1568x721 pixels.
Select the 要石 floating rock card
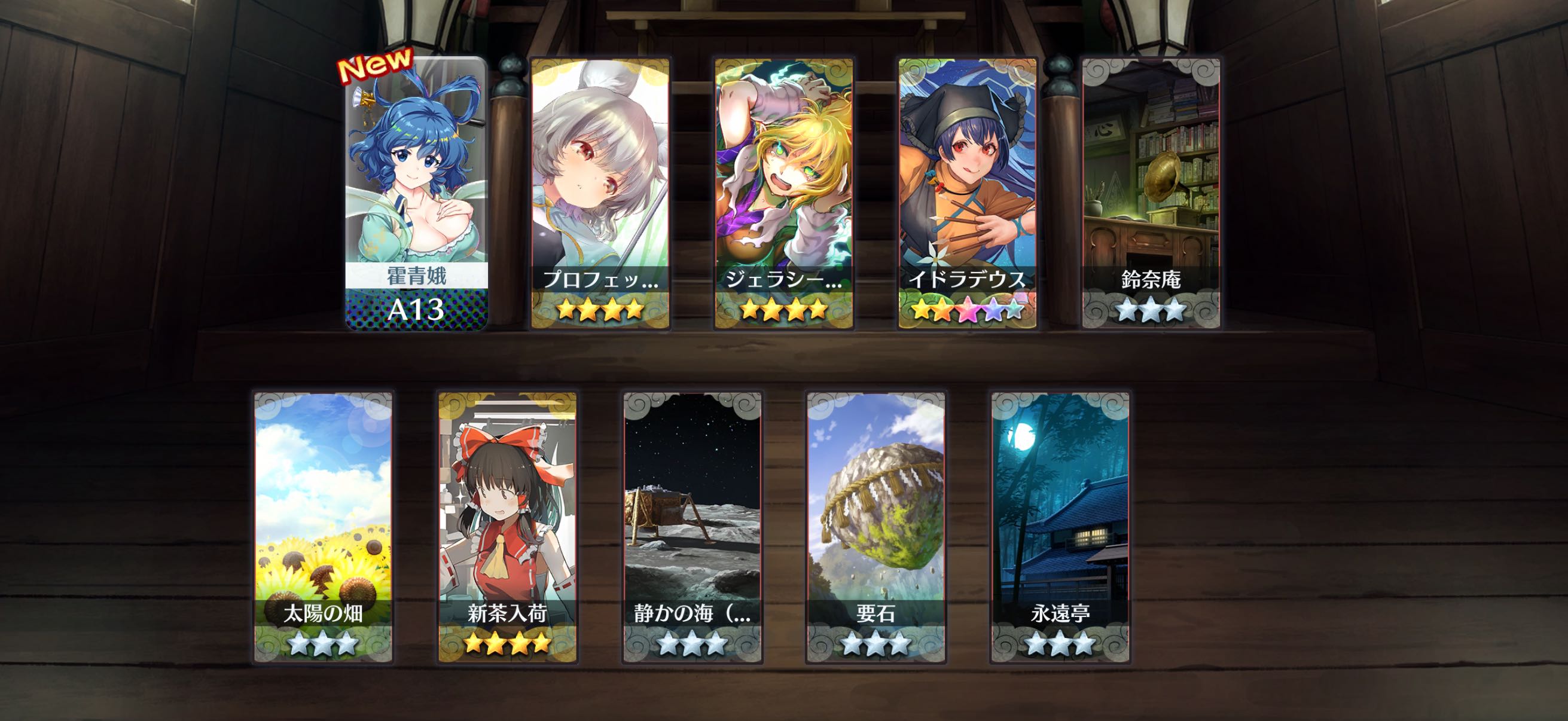coord(876,527)
